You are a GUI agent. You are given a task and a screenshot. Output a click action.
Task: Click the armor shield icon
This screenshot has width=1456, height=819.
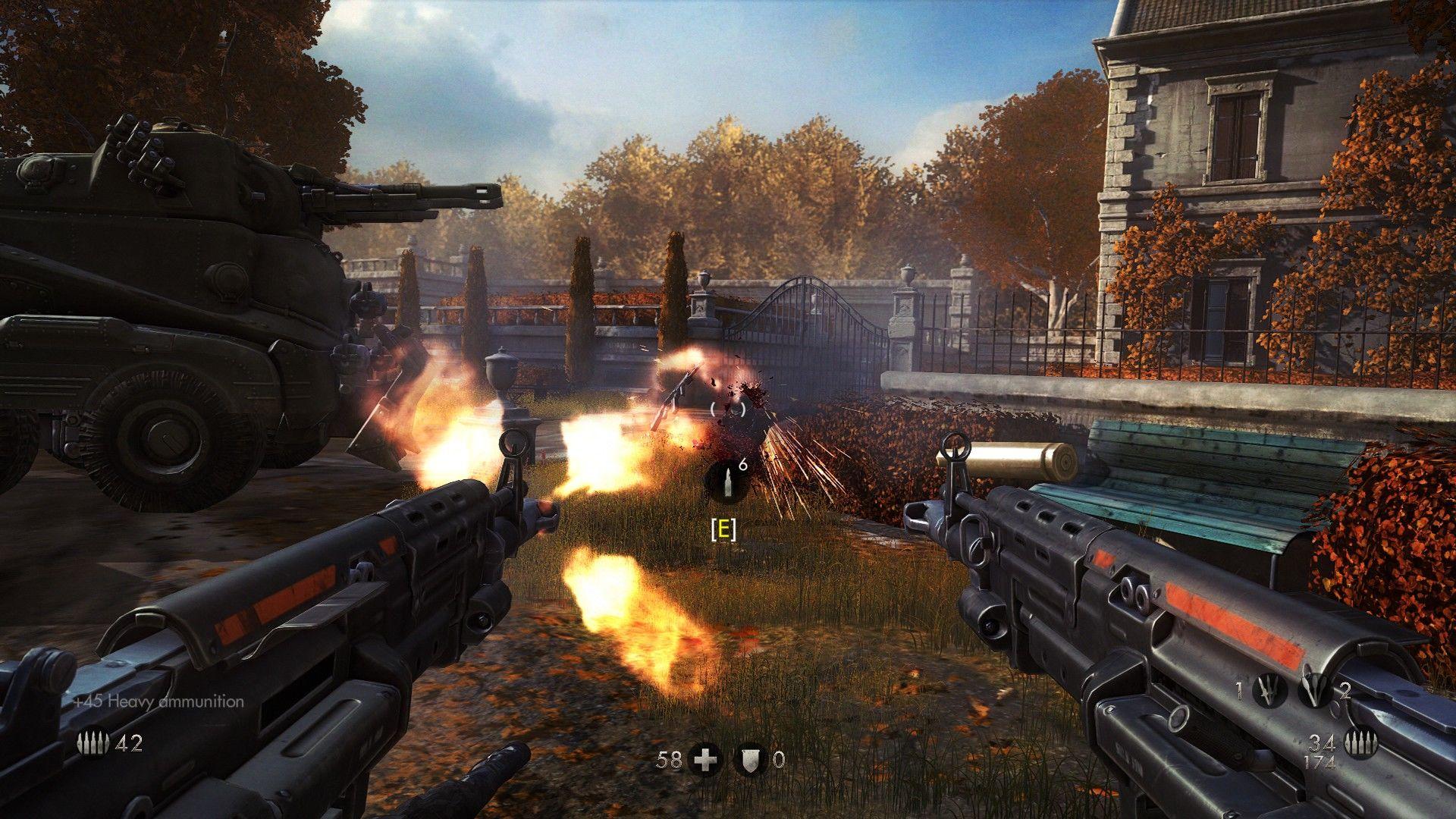751,758
